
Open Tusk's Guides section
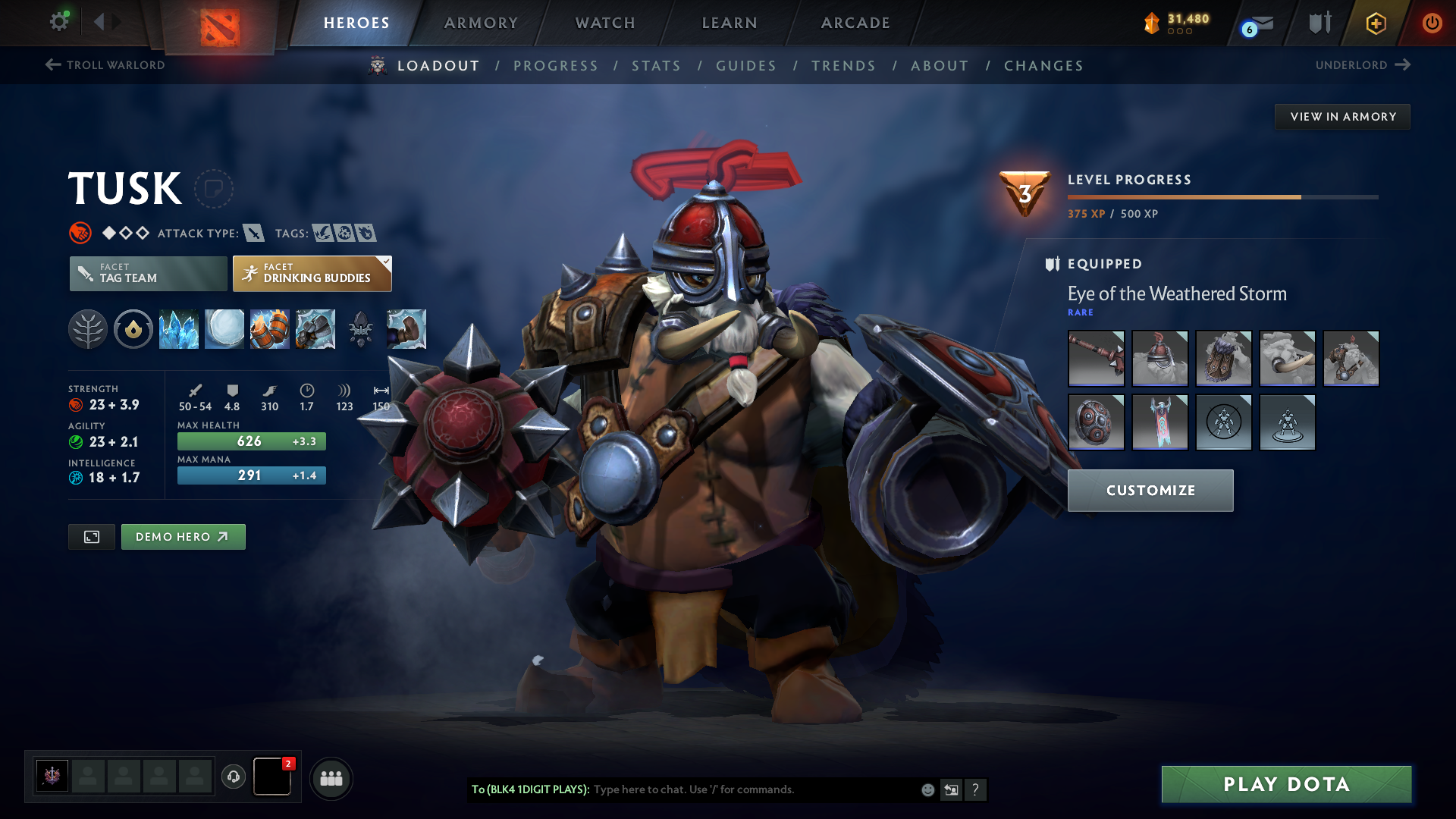[746, 66]
